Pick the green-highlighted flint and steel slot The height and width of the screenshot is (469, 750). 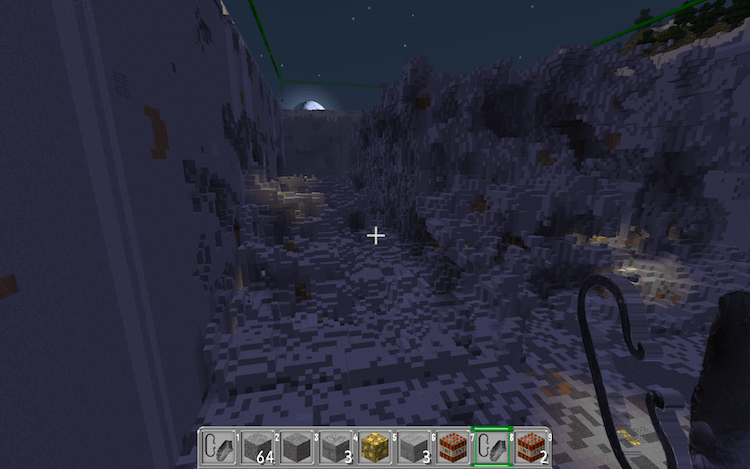[492, 447]
